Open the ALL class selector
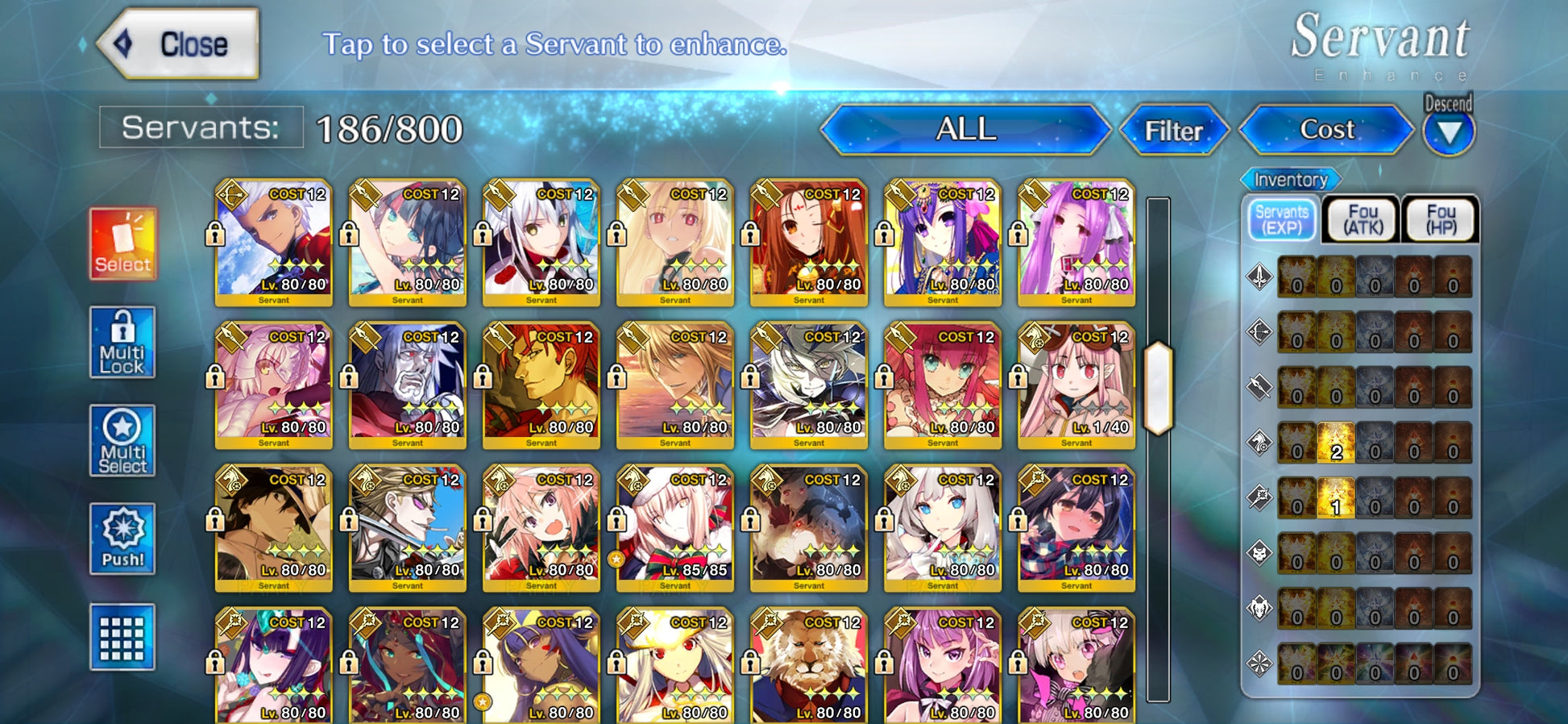This screenshot has width=1568, height=724. [965, 130]
